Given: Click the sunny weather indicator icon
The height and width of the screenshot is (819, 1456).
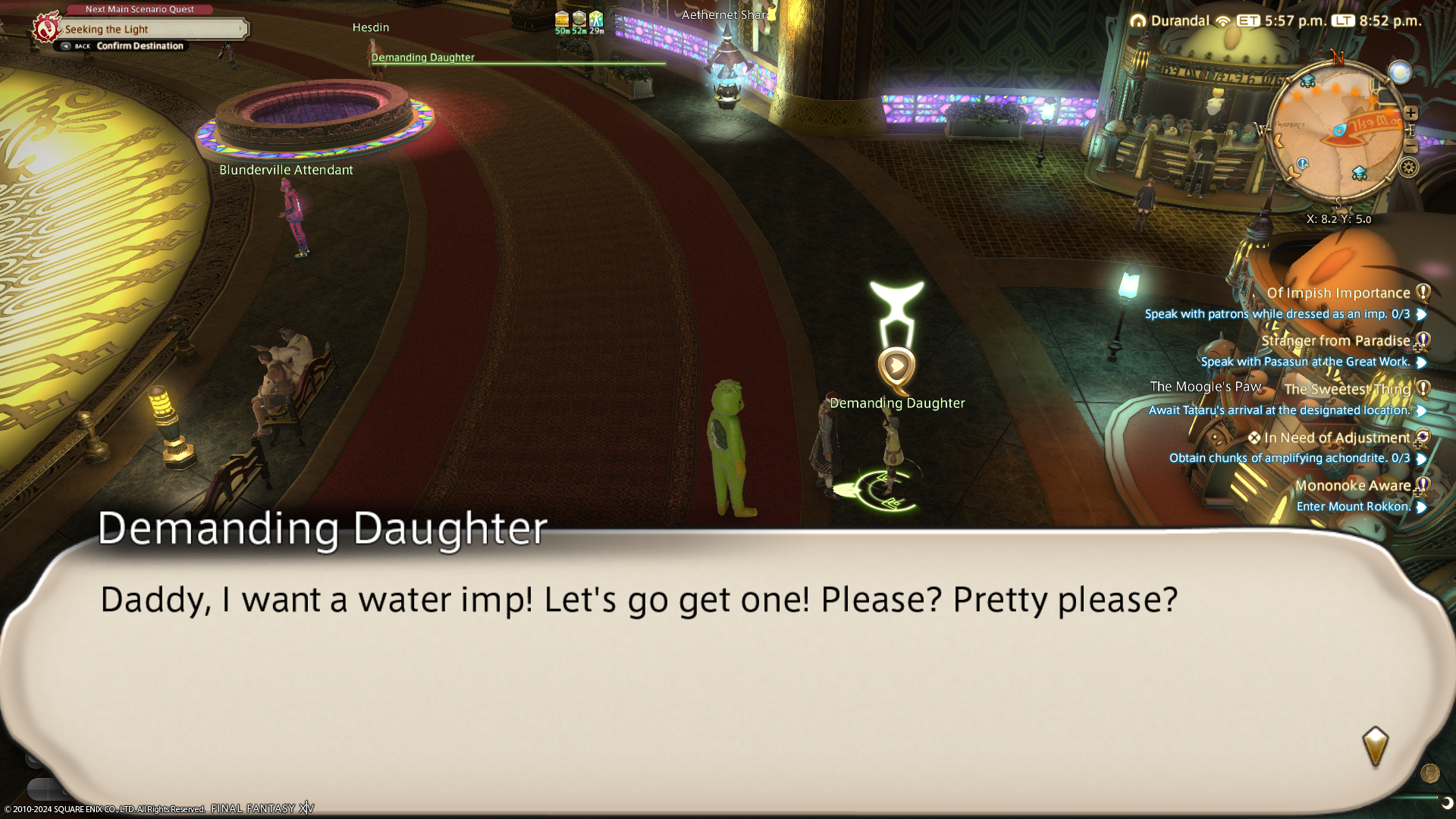Looking at the screenshot, I should 1400,72.
